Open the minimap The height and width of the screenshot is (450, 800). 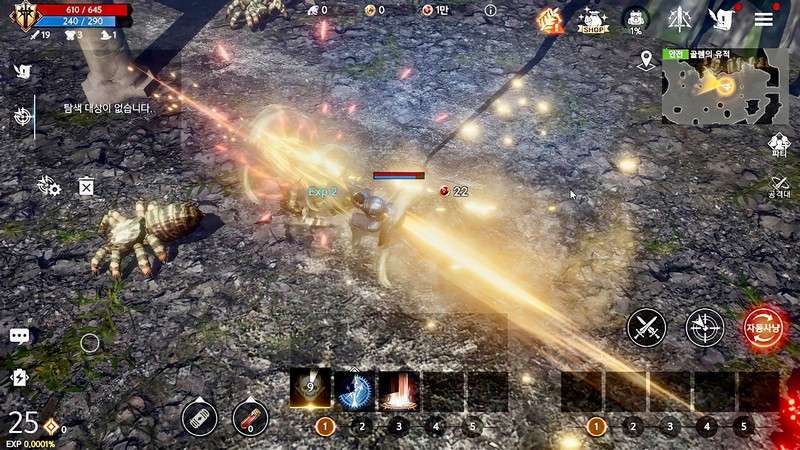(x=725, y=85)
